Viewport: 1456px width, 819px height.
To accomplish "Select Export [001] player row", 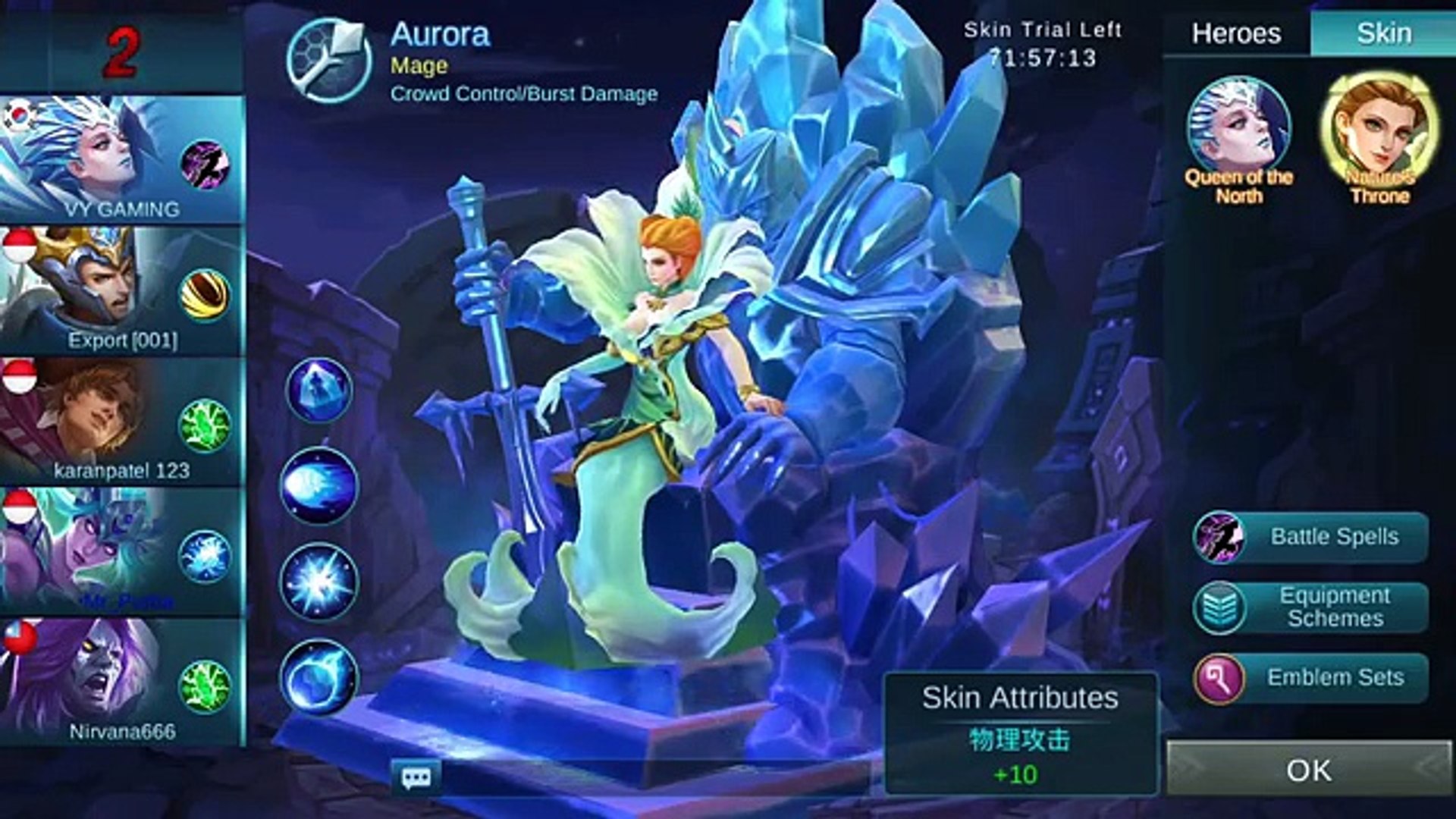I will pos(121,292).
